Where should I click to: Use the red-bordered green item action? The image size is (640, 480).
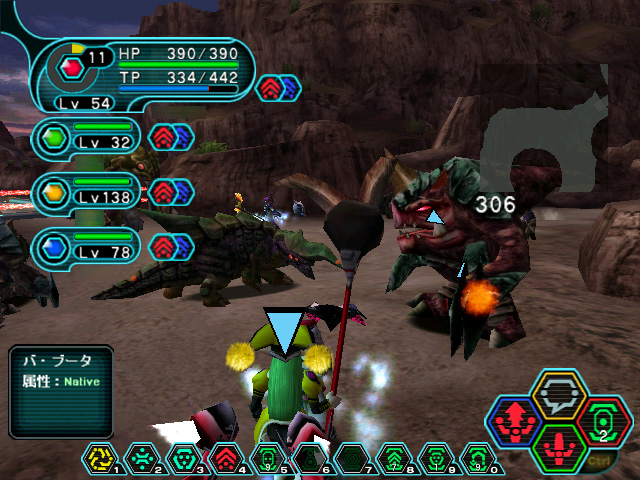pos(603,420)
